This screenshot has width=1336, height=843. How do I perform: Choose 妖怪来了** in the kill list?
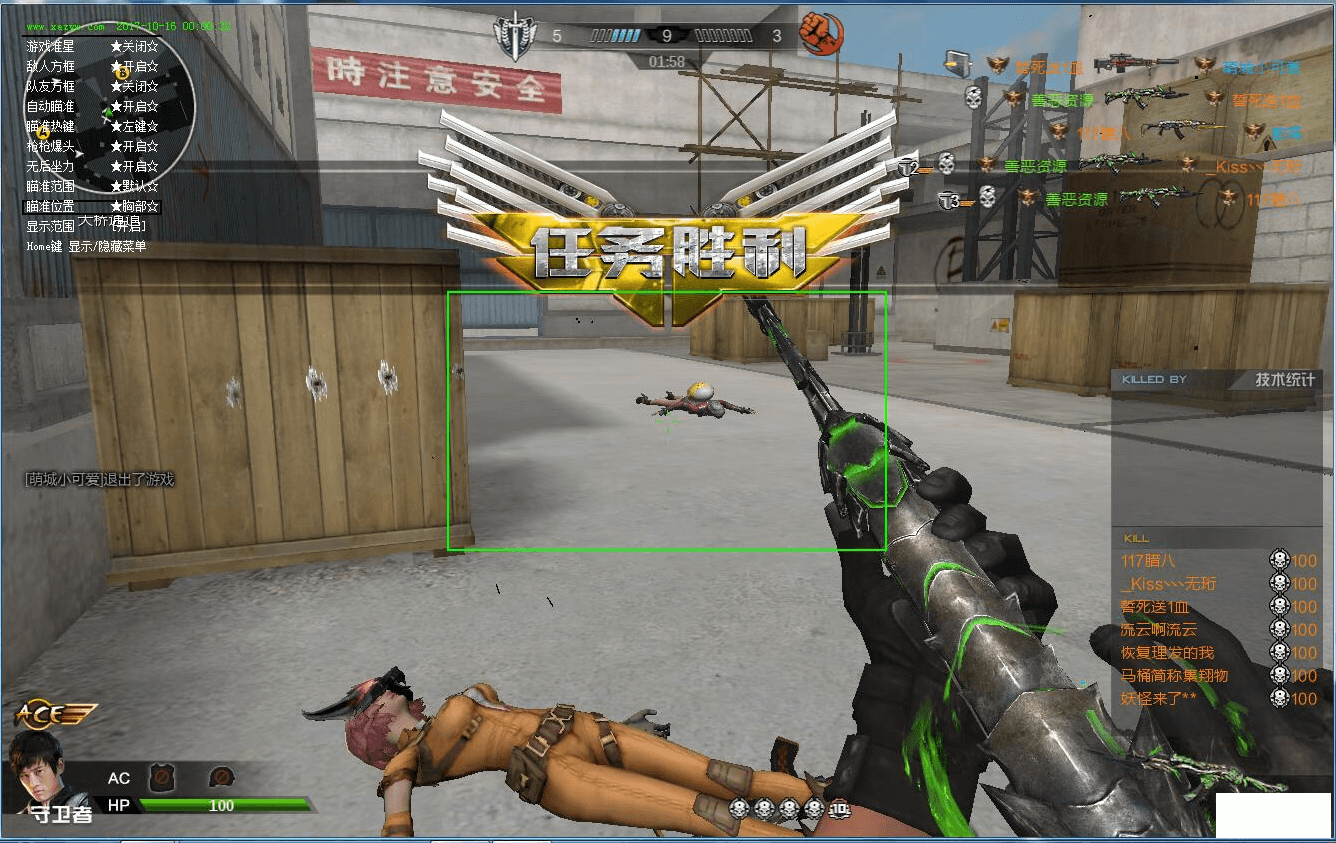point(1158,699)
